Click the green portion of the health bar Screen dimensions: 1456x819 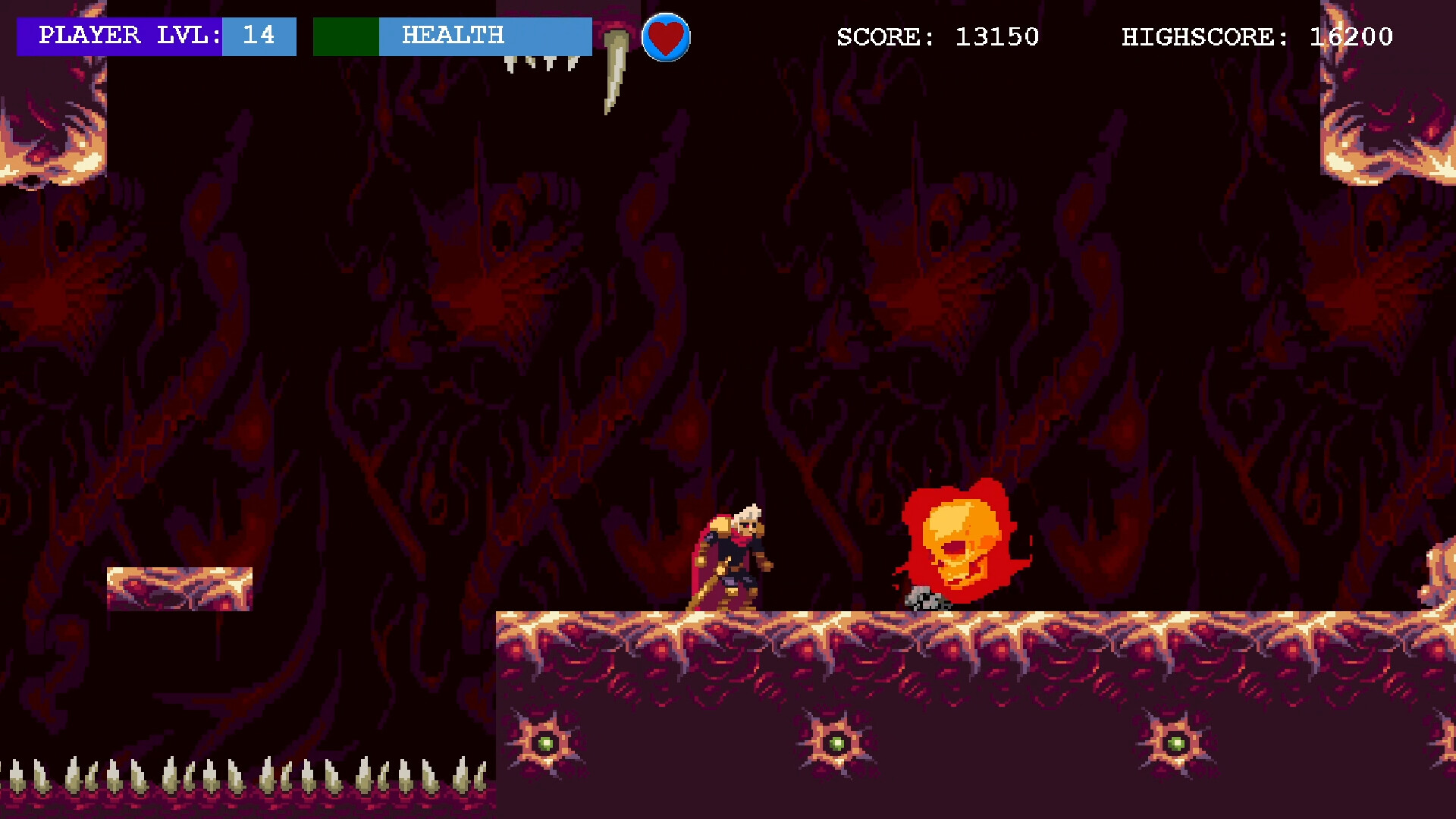click(347, 36)
